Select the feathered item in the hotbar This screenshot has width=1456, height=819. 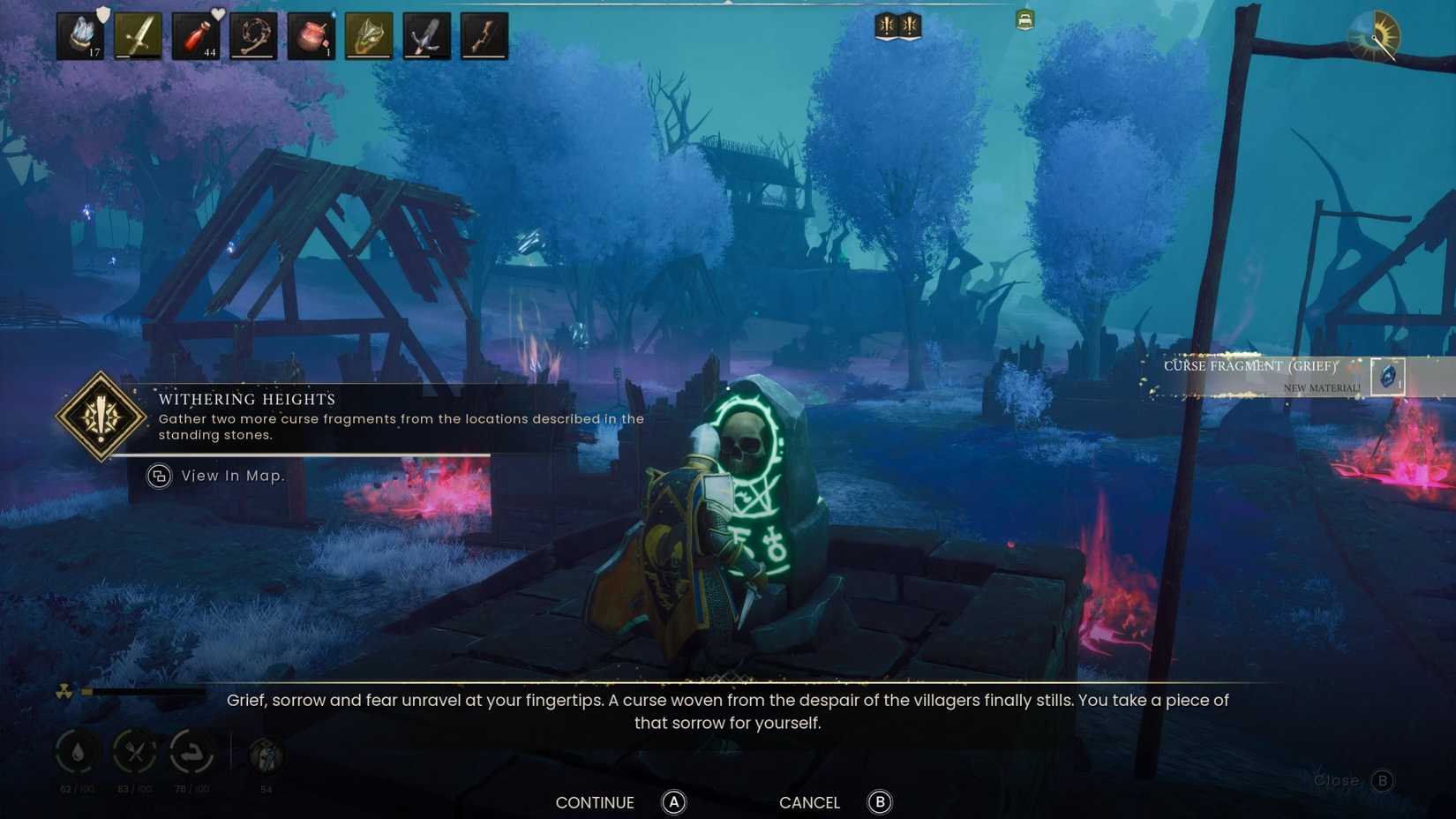[x=427, y=35]
